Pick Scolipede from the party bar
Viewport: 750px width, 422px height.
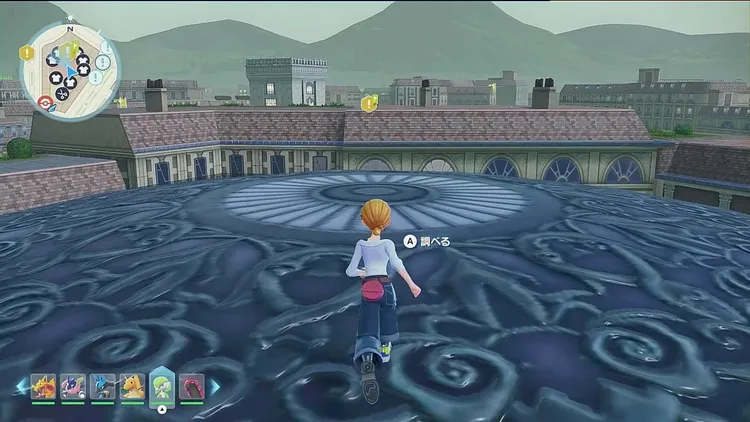[x=191, y=387]
